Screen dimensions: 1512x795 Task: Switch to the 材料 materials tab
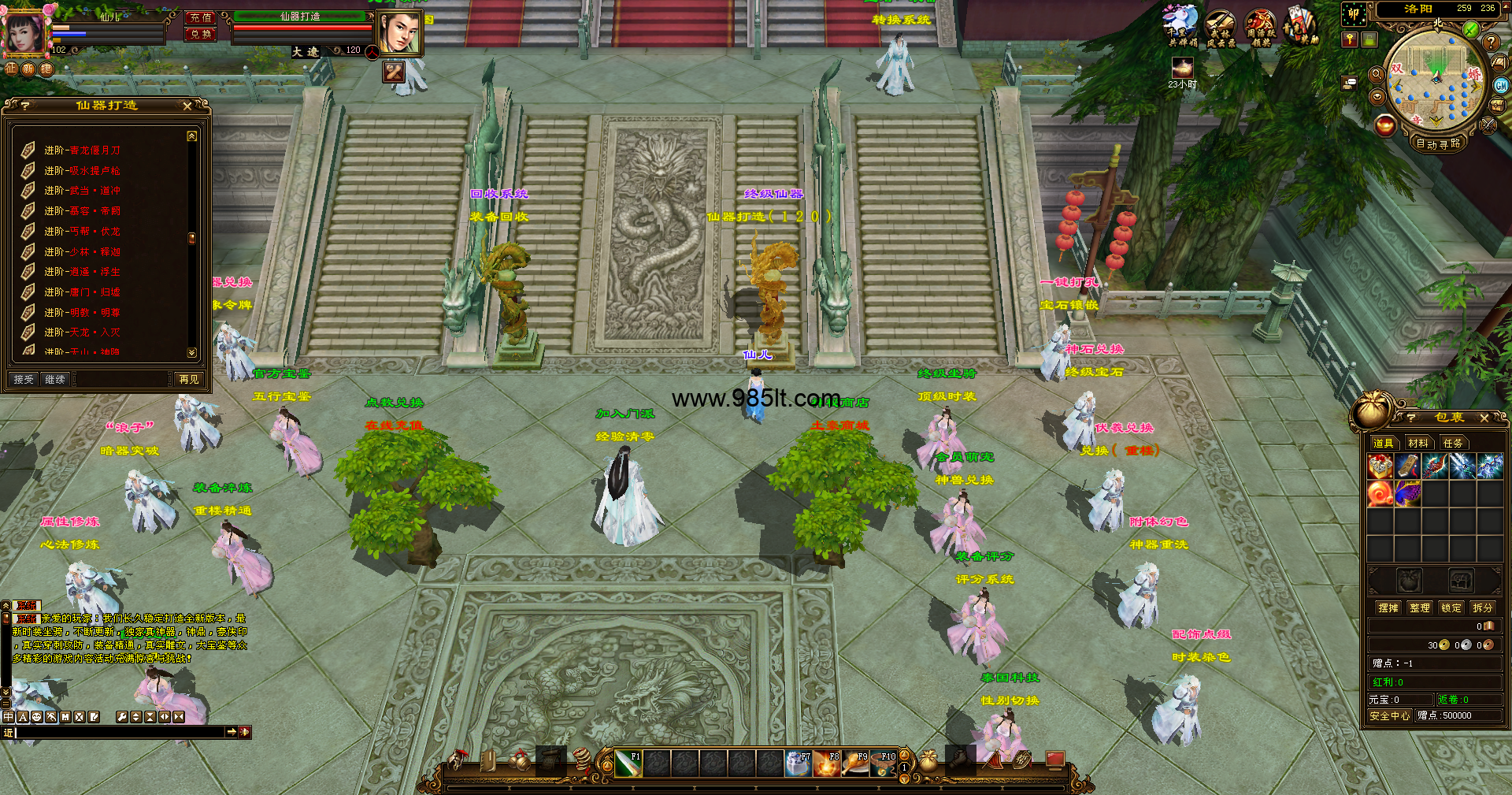coord(1418,443)
